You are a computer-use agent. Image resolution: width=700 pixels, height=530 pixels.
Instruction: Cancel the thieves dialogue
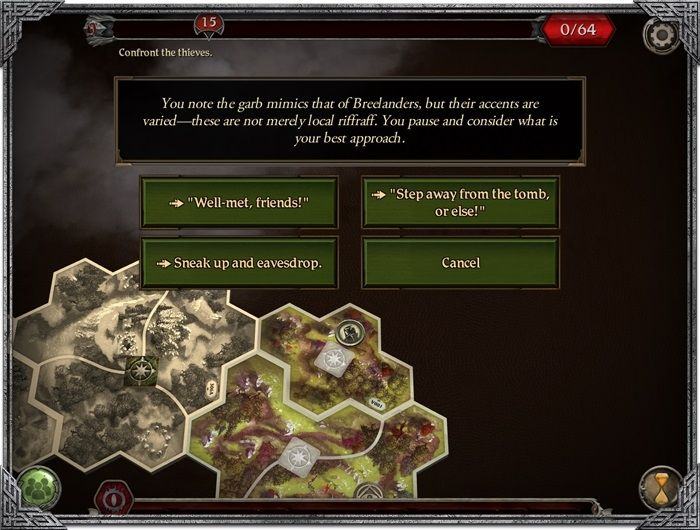pyautogui.click(x=460, y=263)
